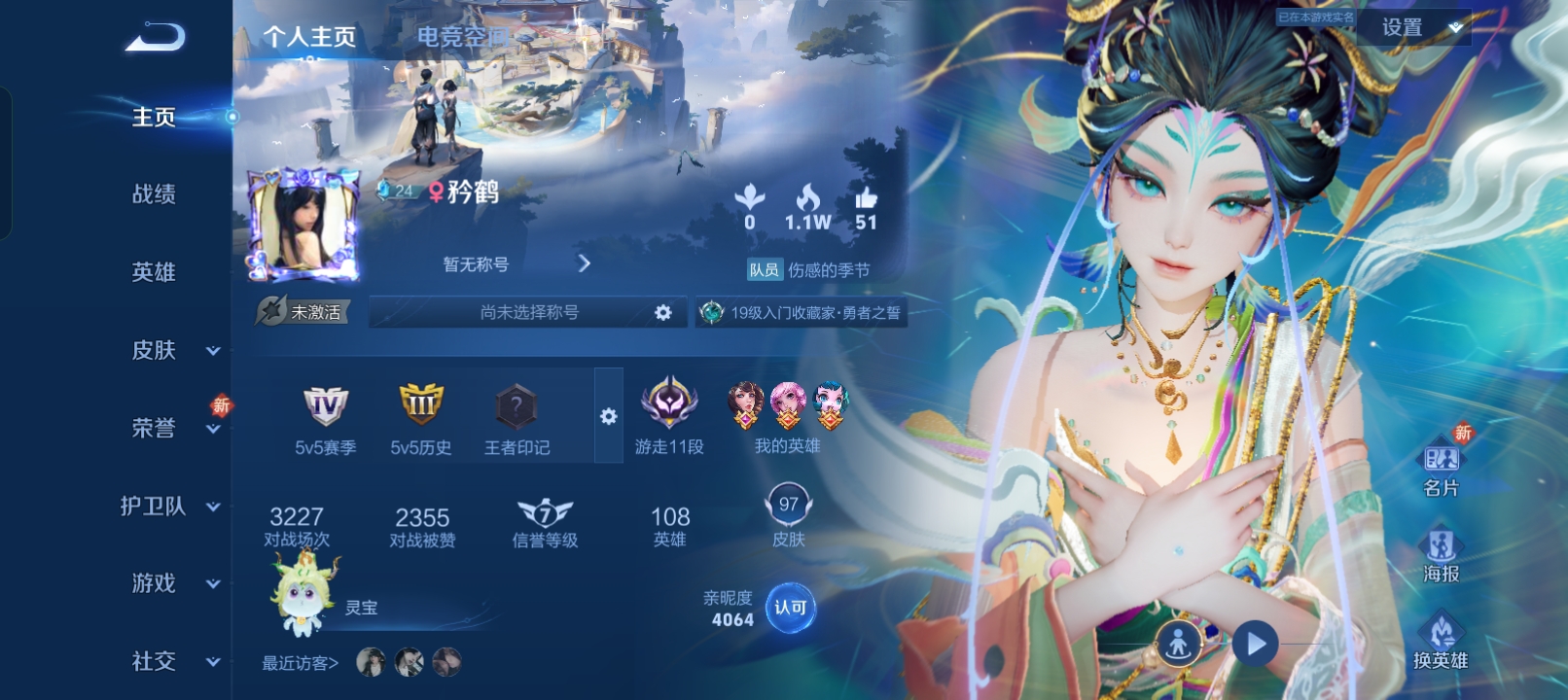Switch to the 英雄 heroes section
This screenshot has height=700, width=1568.
click(x=154, y=272)
